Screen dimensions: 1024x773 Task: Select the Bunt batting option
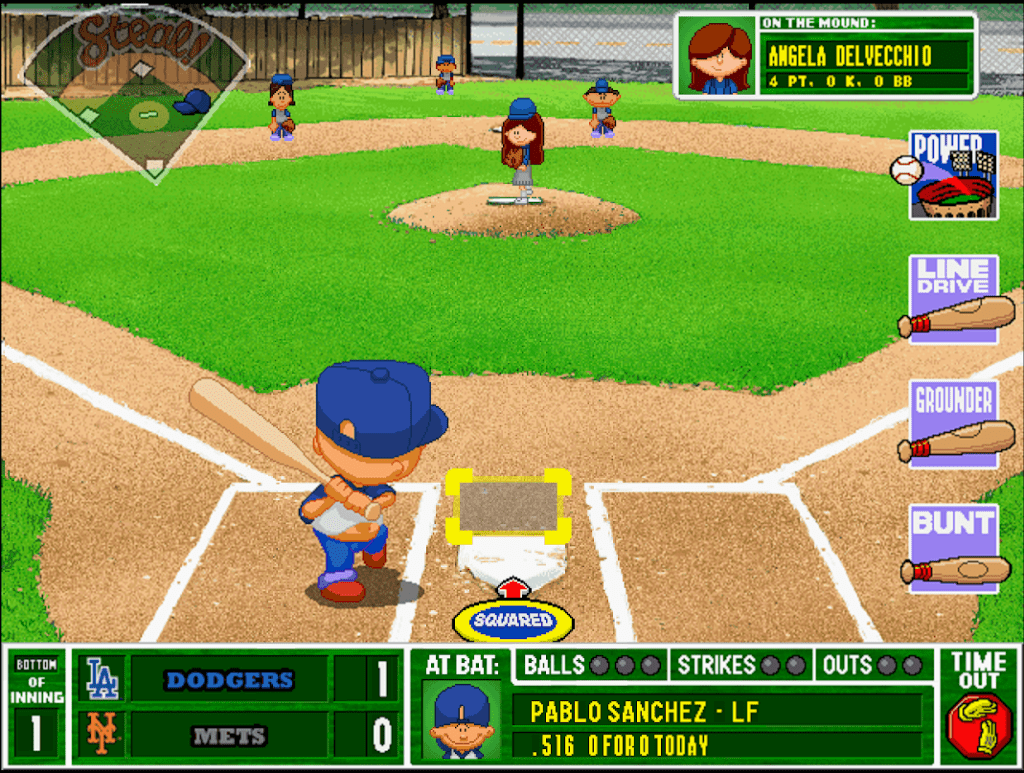point(953,549)
